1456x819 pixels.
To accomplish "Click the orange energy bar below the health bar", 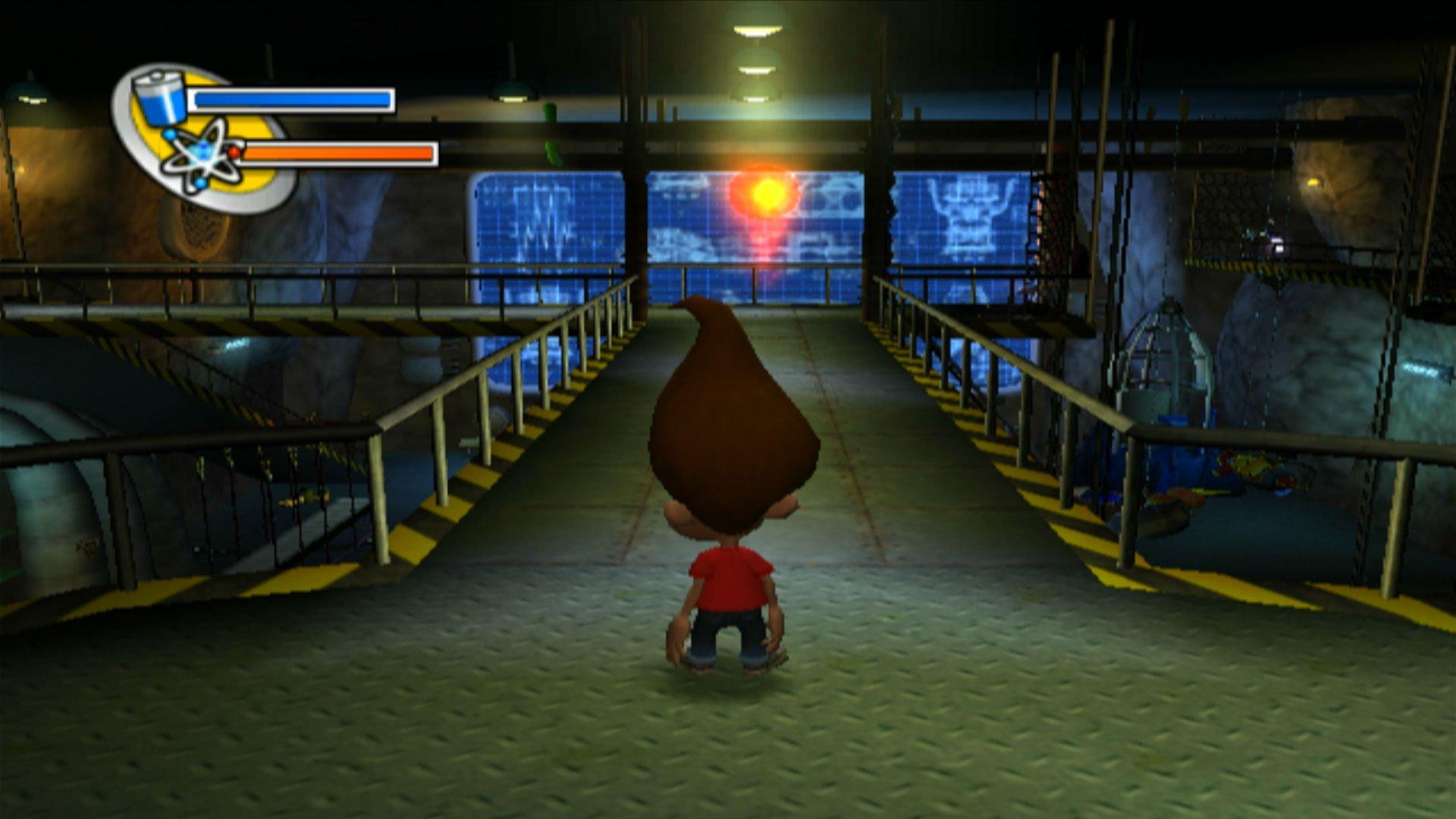I will [341, 154].
